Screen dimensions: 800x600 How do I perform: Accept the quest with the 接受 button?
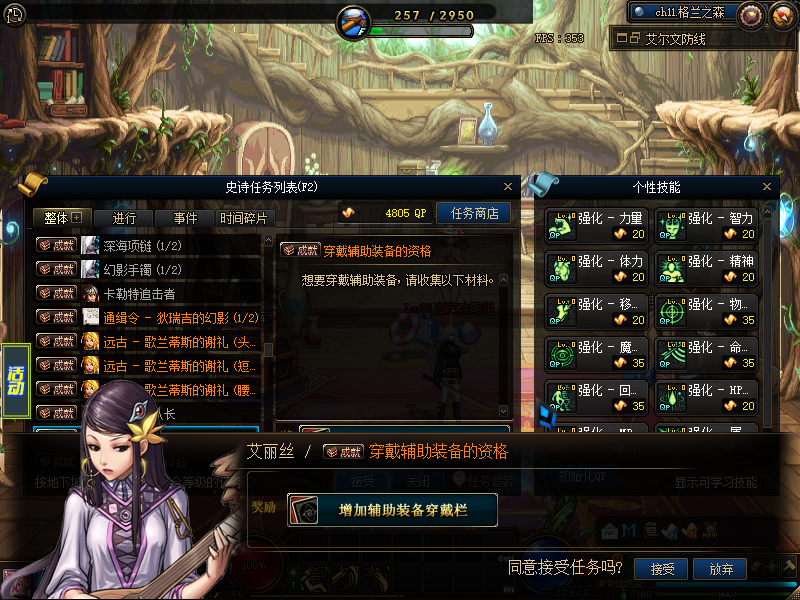[662, 569]
